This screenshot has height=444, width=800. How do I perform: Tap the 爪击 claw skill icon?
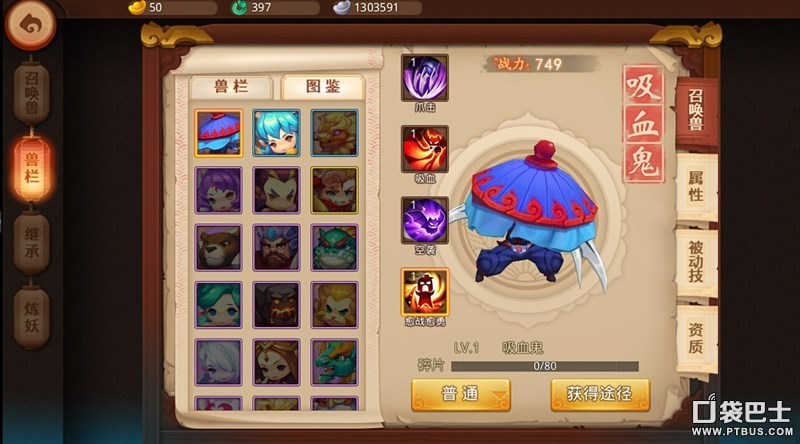(425, 79)
